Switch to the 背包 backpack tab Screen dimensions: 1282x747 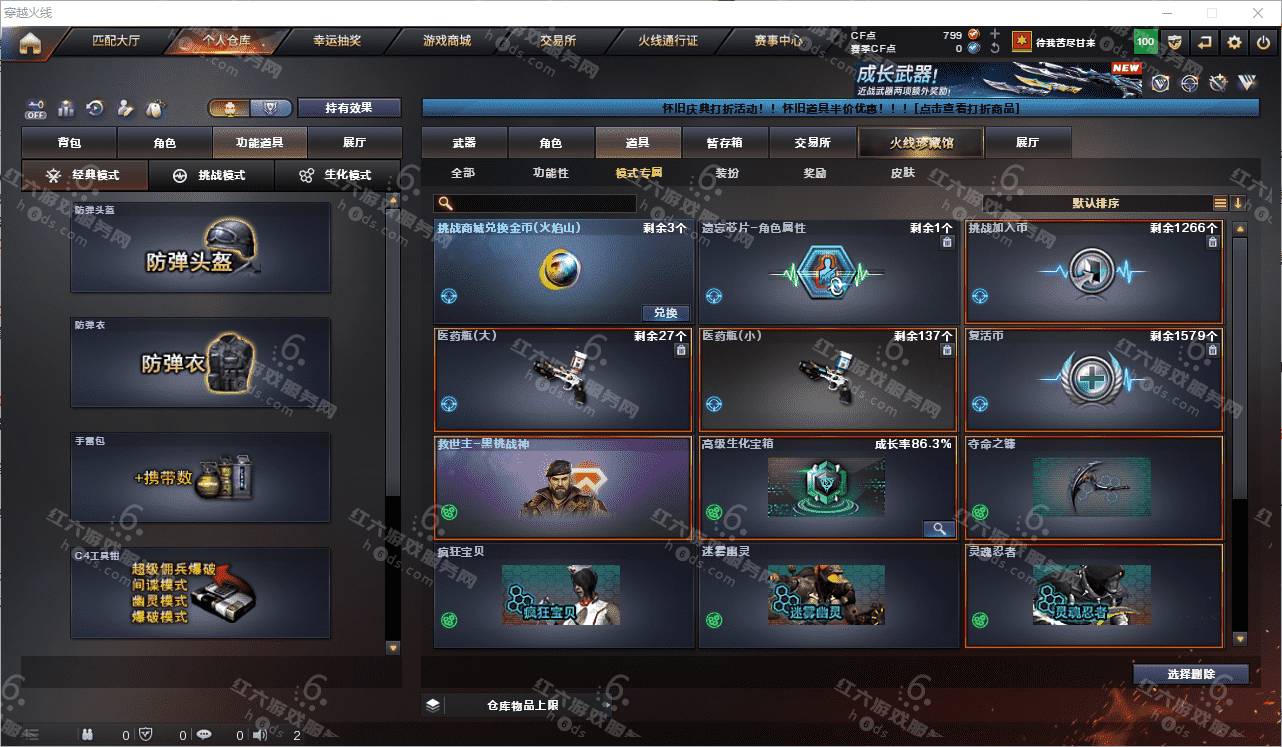pyautogui.click(x=69, y=143)
